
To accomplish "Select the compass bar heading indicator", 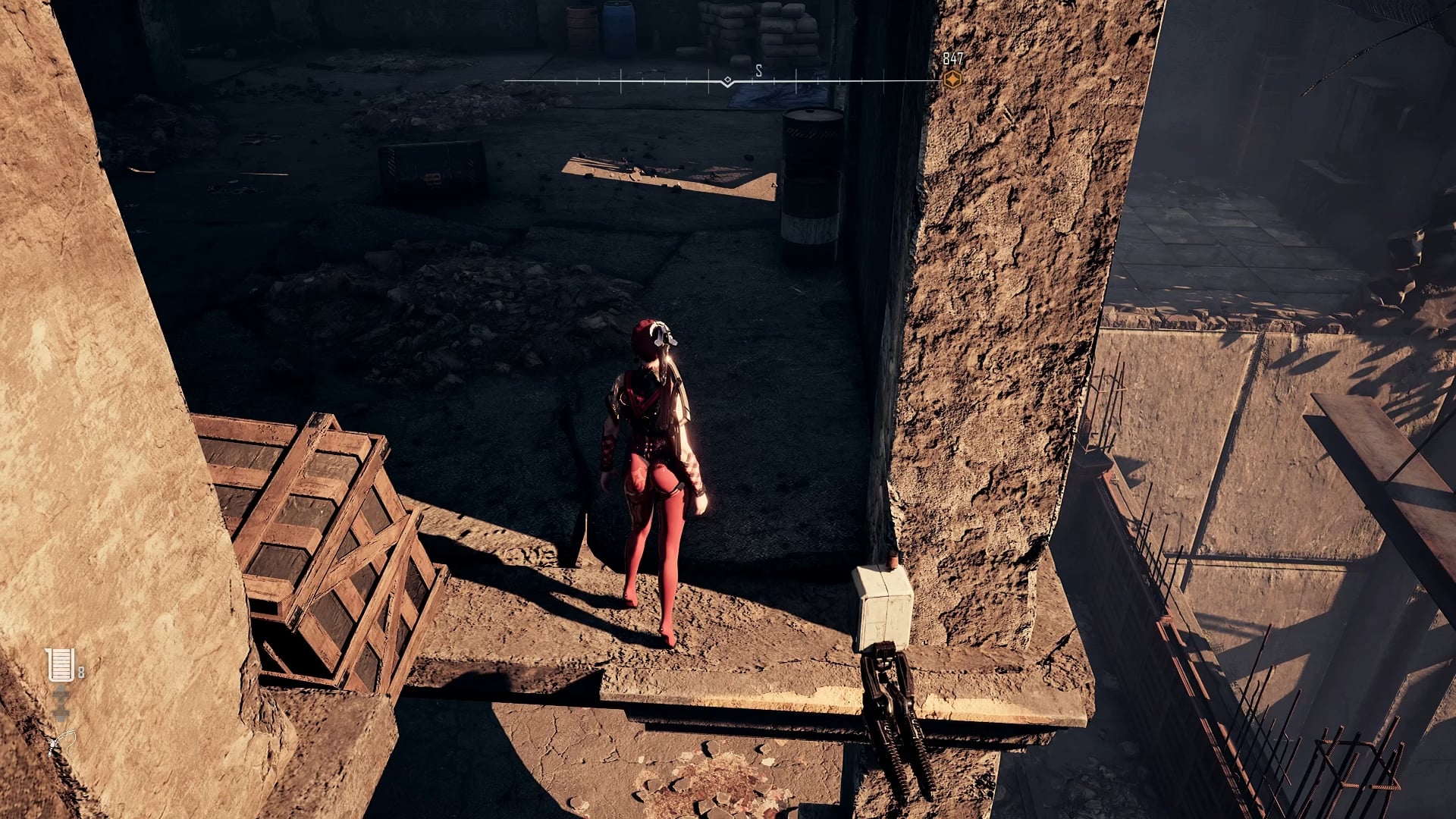I will pos(727,81).
